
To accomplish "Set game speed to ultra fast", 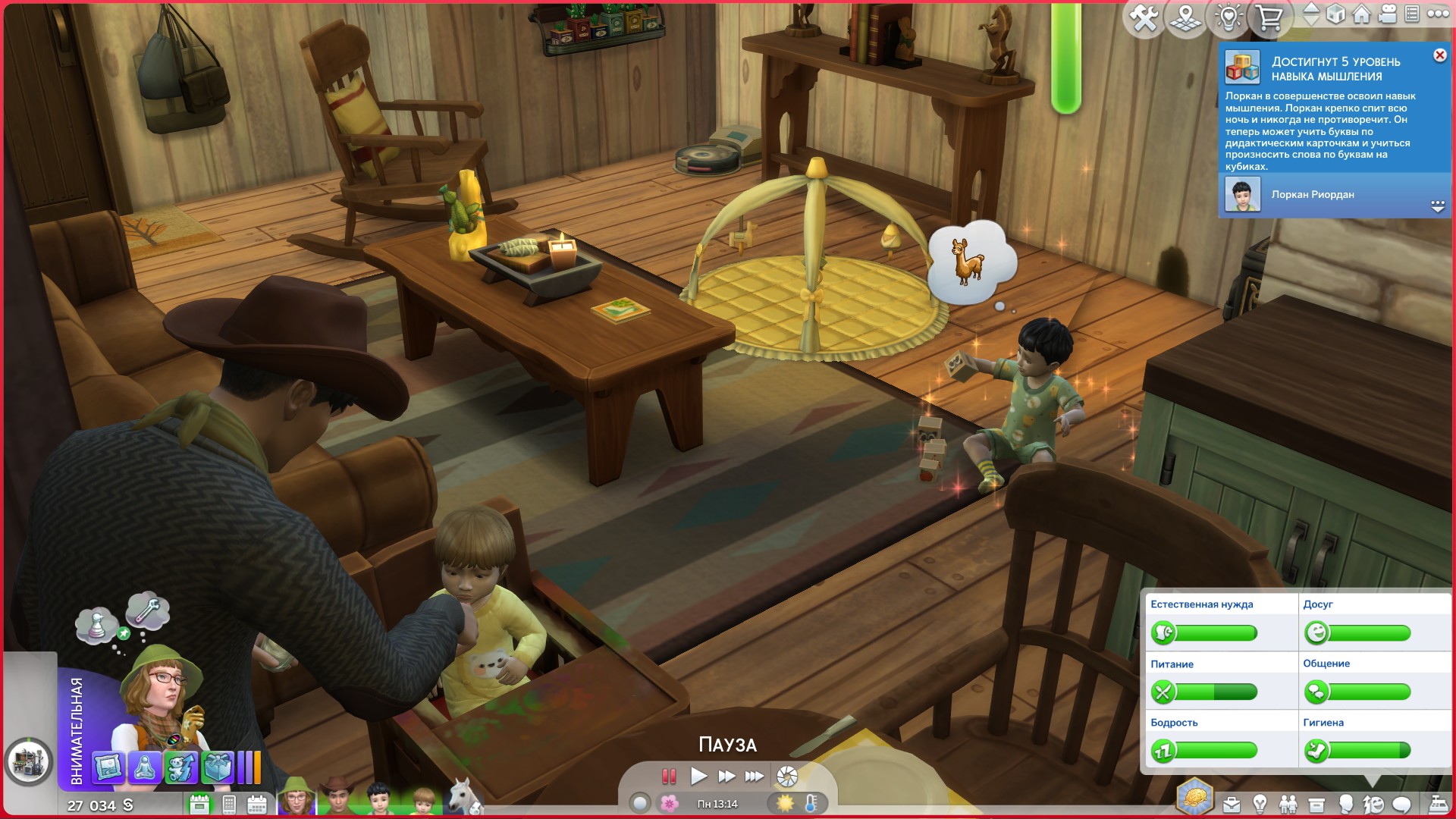I will [755, 776].
